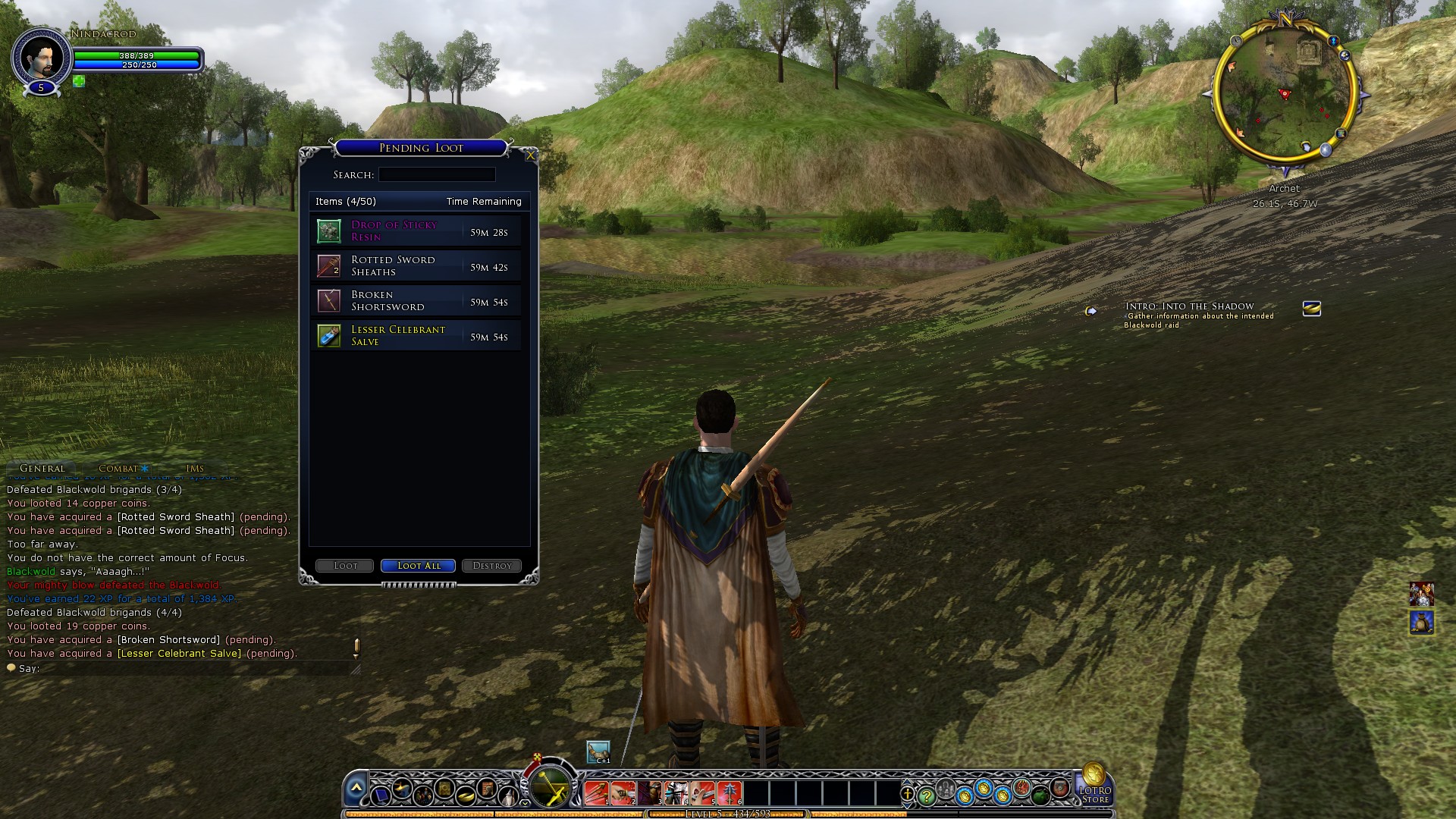
Task: Switch to the Combat chat tab
Action: (x=119, y=469)
